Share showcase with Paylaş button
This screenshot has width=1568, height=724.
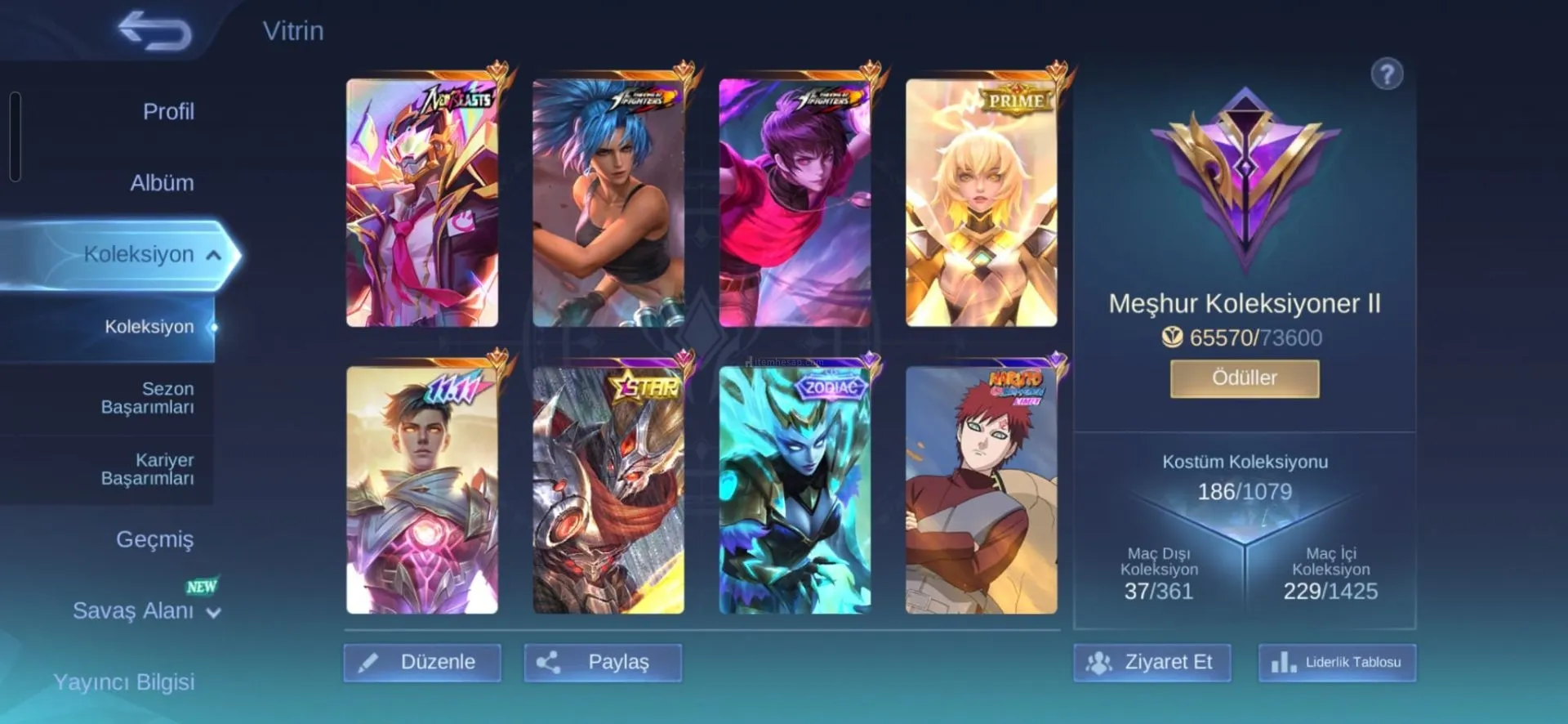click(x=603, y=662)
